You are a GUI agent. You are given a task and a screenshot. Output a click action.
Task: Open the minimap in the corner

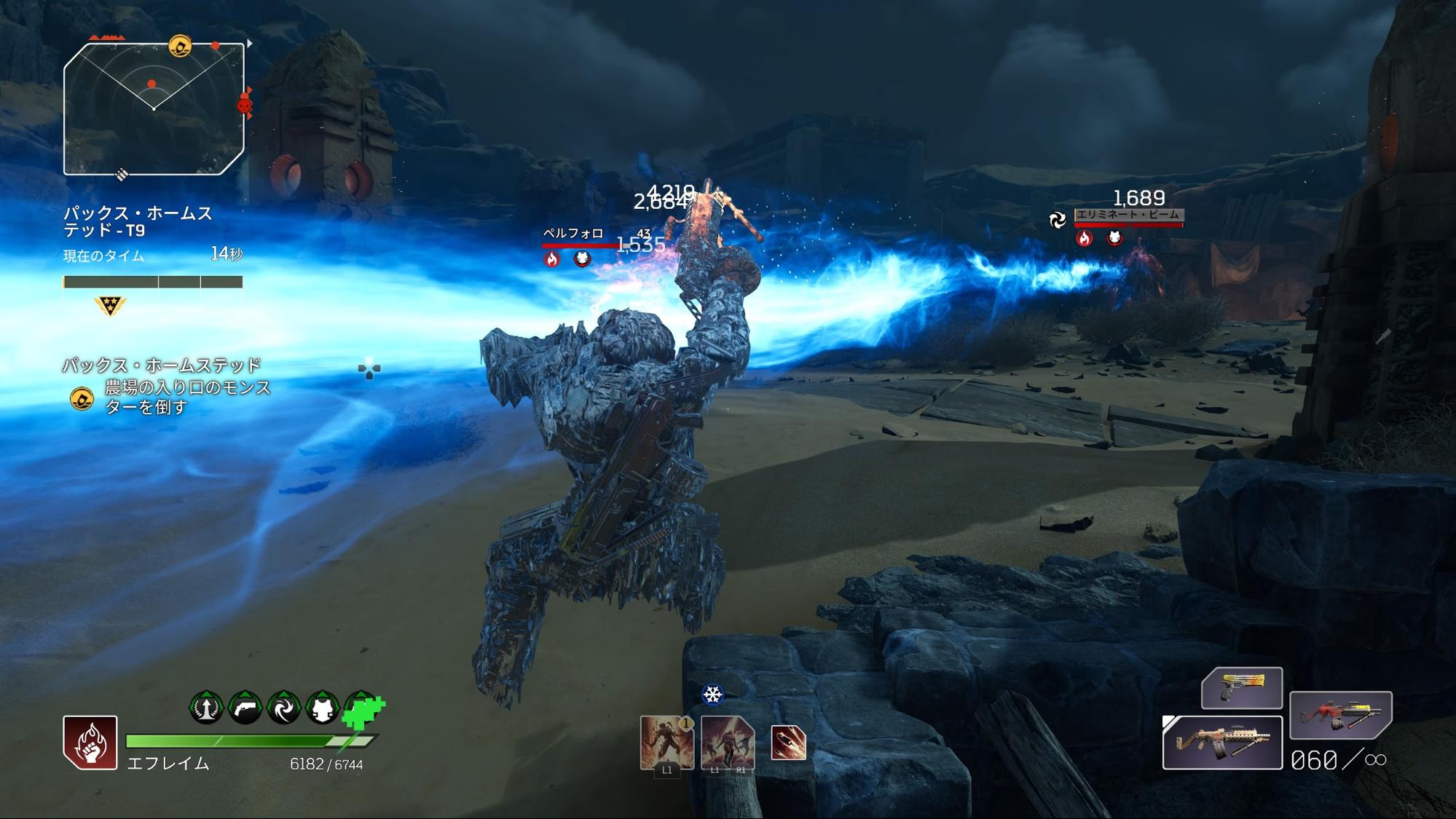154,109
